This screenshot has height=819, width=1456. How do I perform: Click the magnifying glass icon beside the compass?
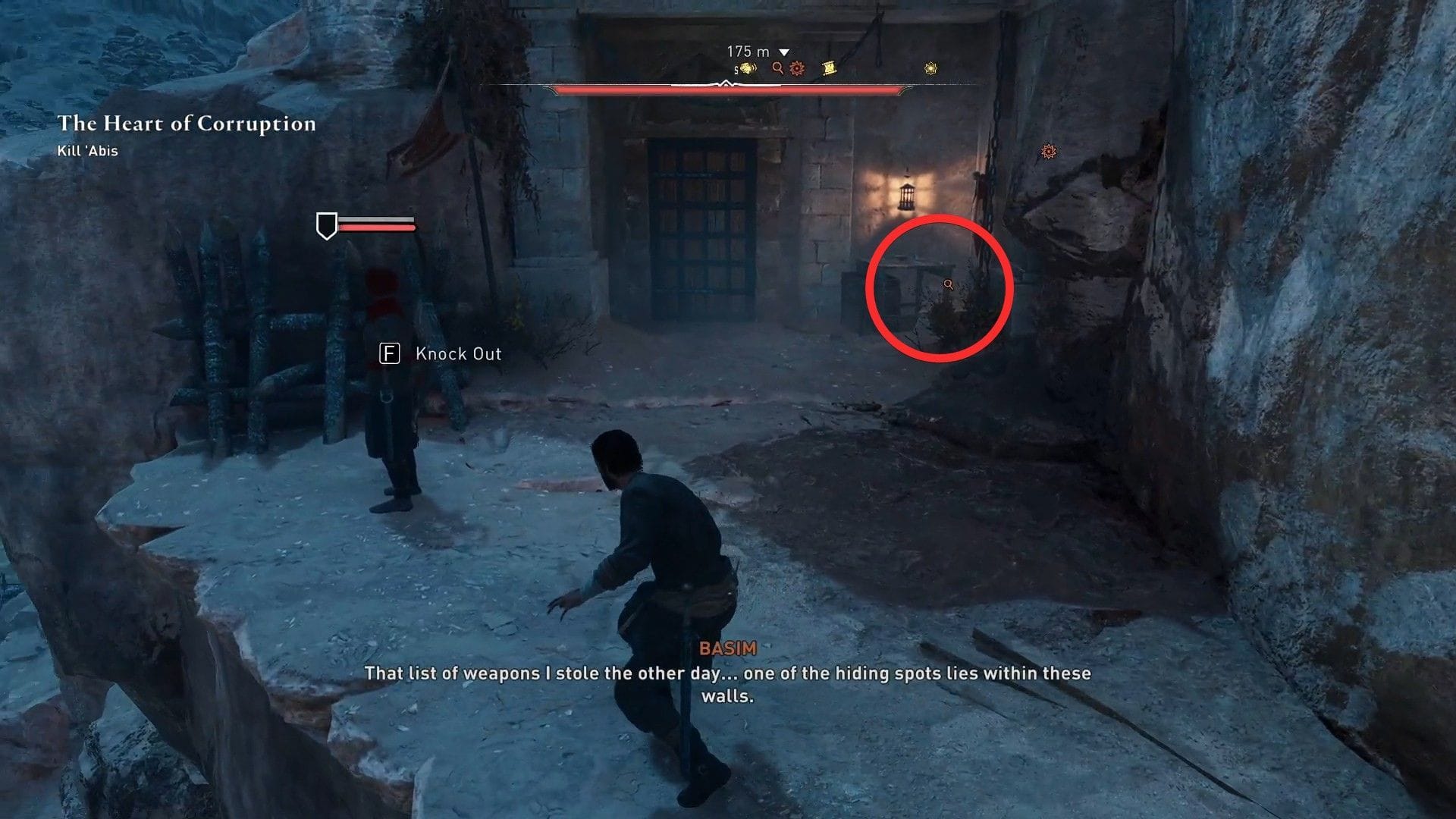[777, 68]
